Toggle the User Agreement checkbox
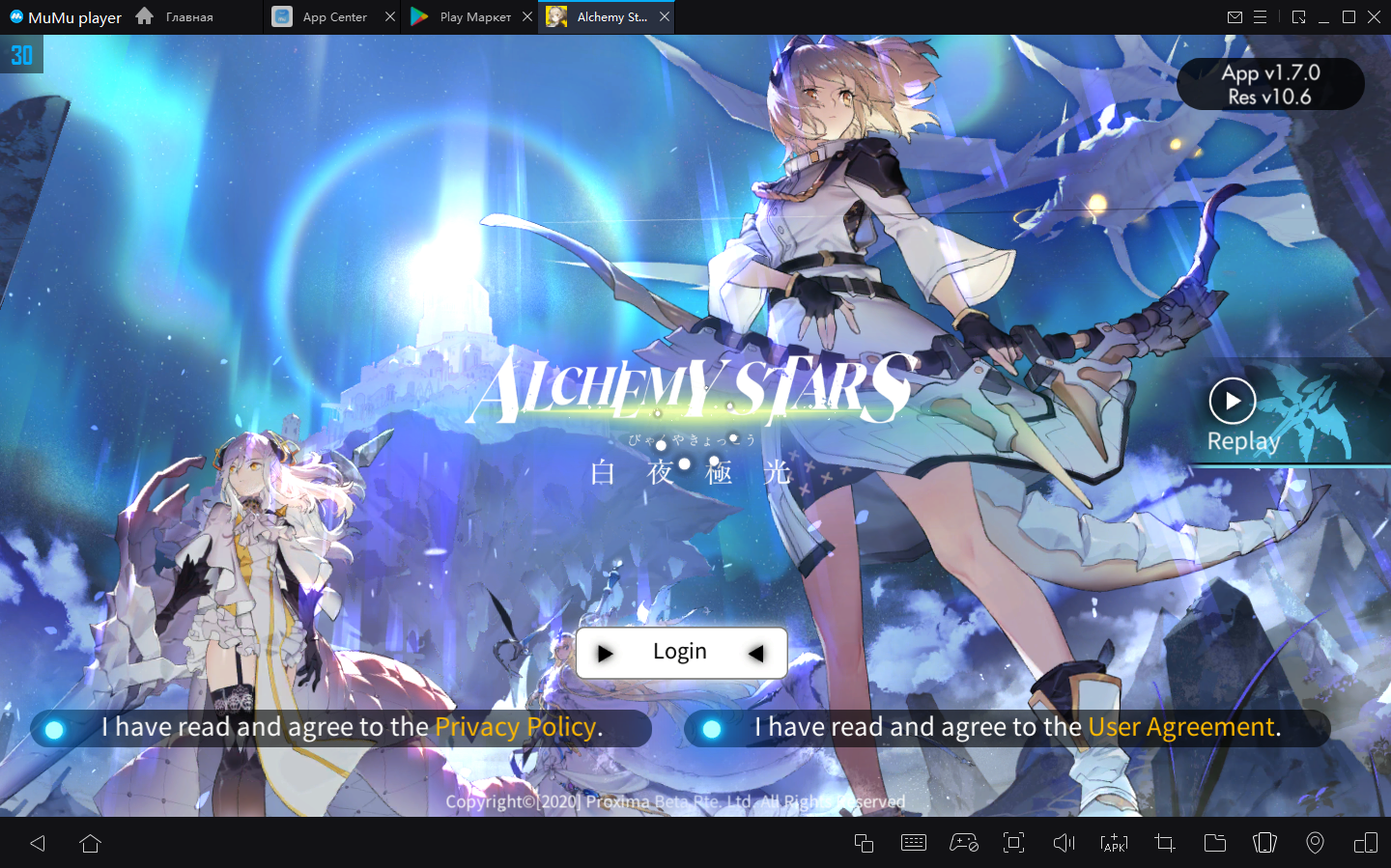Screen dimensions: 1391x868 pyautogui.click(x=712, y=729)
